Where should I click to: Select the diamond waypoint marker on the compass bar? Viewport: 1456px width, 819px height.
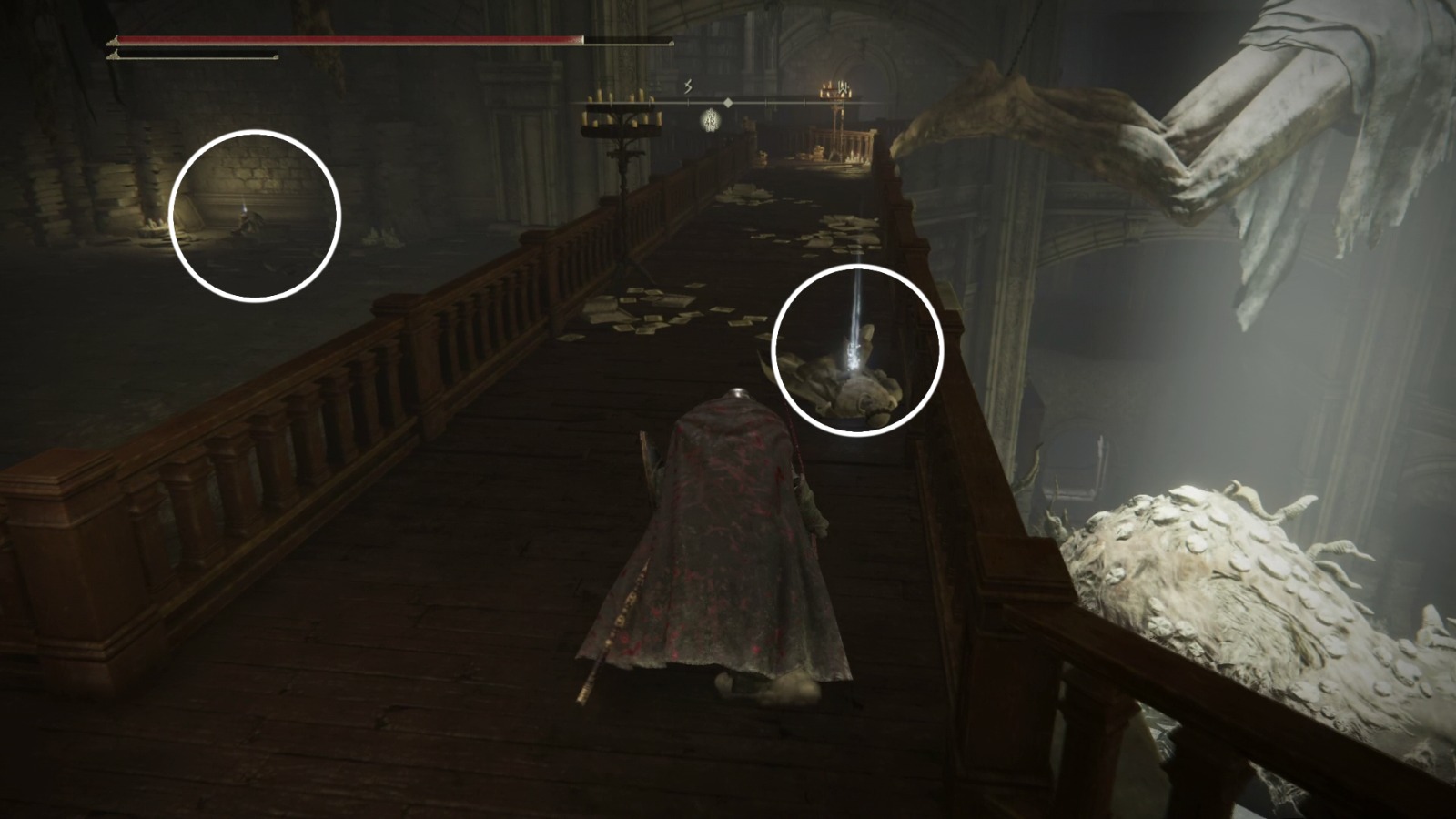tap(728, 103)
